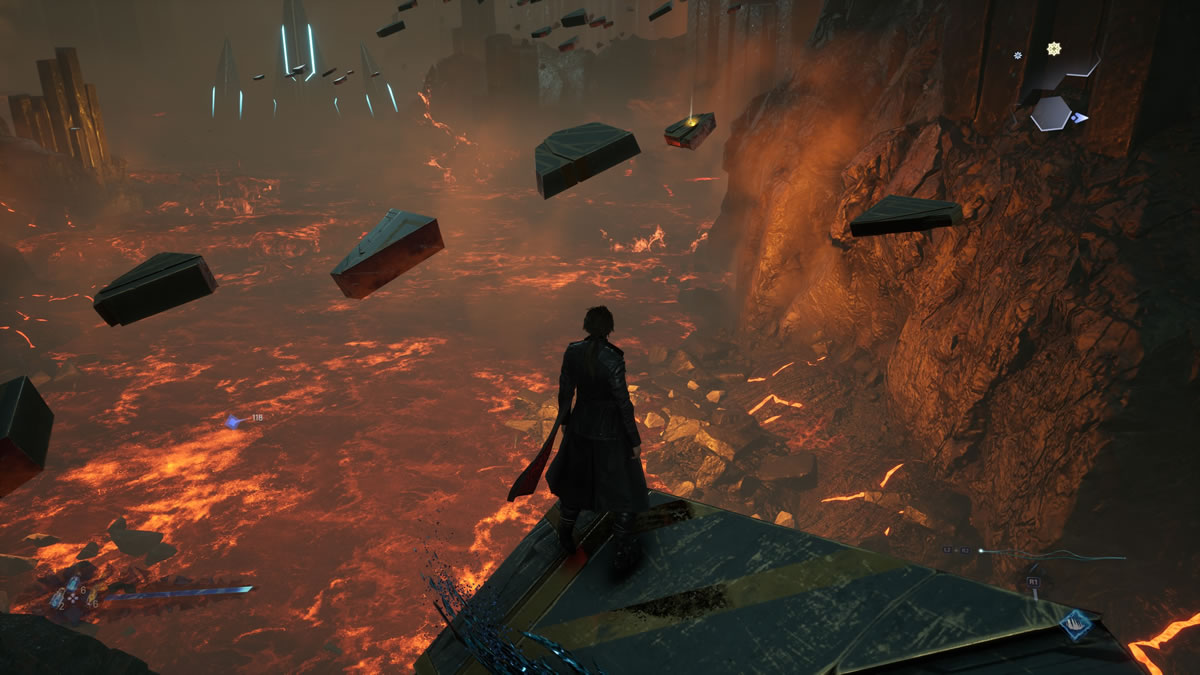
Task: Select the small blue star minimap marker
Action: point(1018,57)
